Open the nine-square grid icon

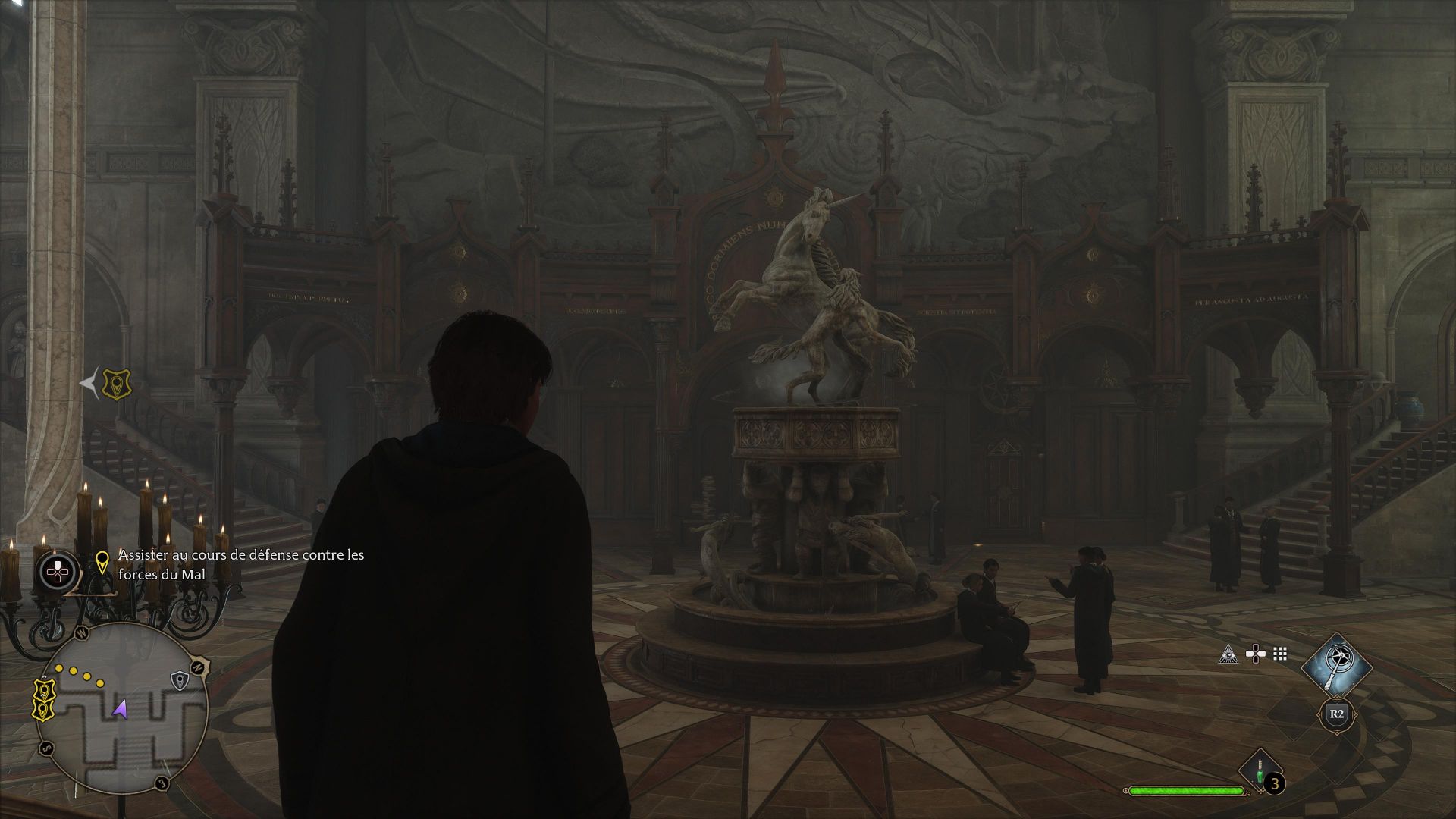tap(1281, 654)
